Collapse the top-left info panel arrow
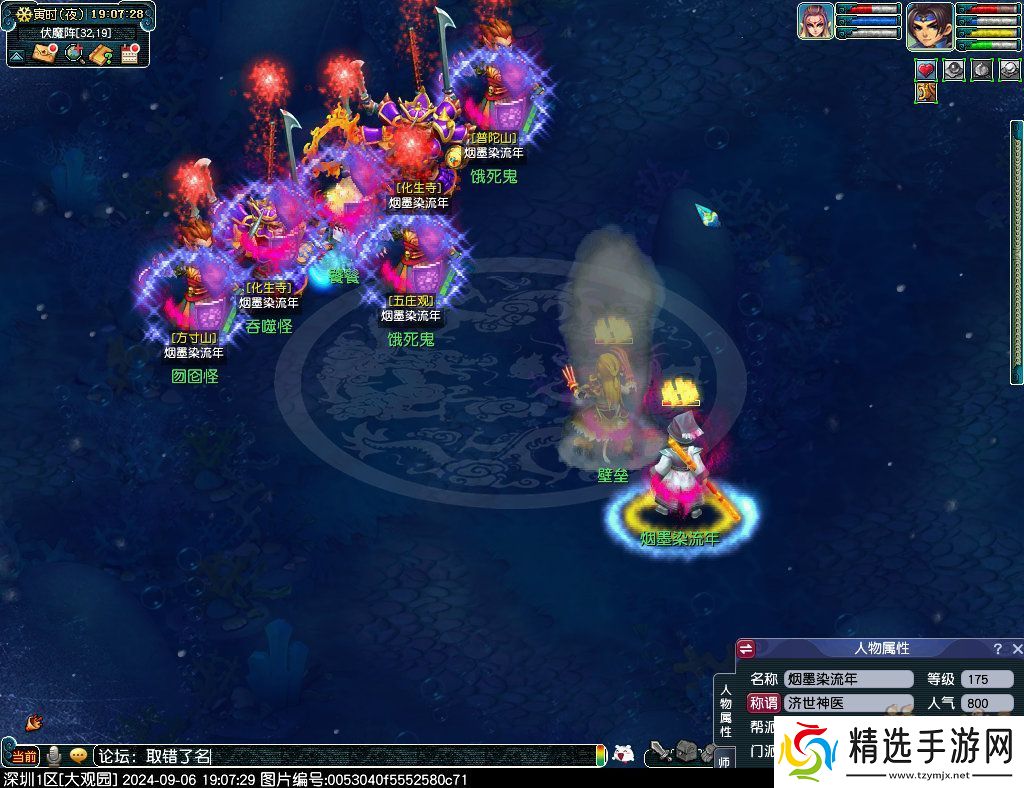This screenshot has width=1024, height=788. tap(16, 55)
